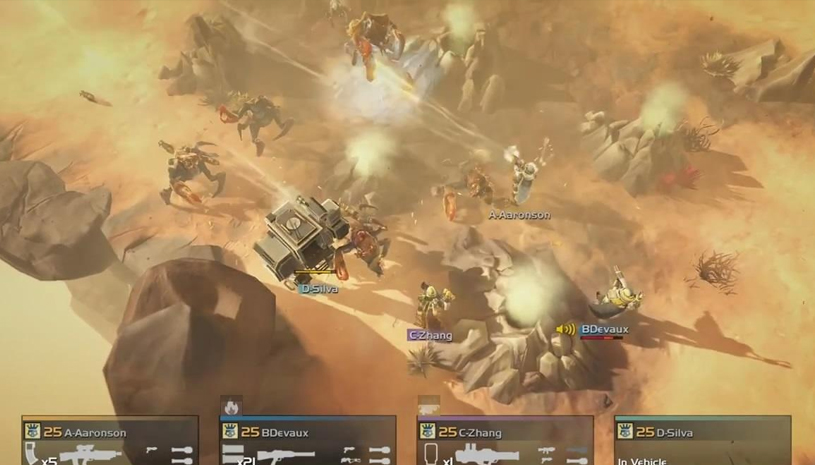The height and width of the screenshot is (465, 815).
Task: Select the BDevaux player panel
Action: pyautogui.click(x=308, y=441)
